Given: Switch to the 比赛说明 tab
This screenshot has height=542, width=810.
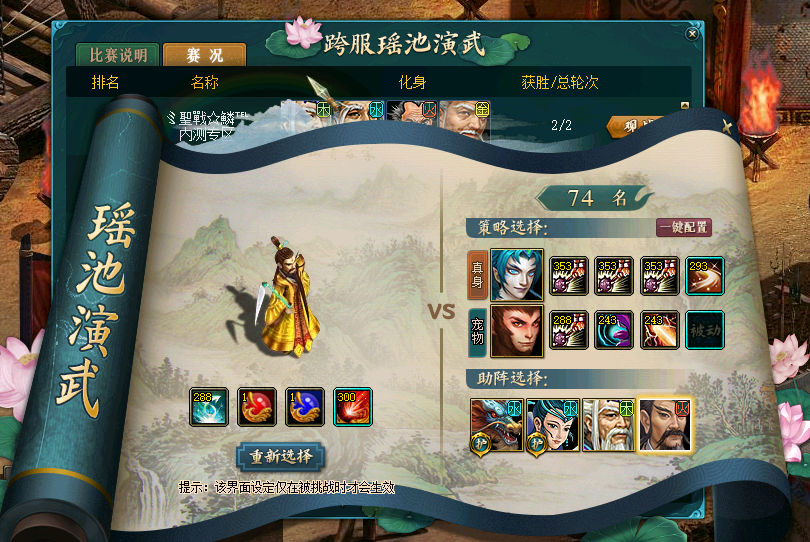Looking at the screenshot, I should 118,55.
